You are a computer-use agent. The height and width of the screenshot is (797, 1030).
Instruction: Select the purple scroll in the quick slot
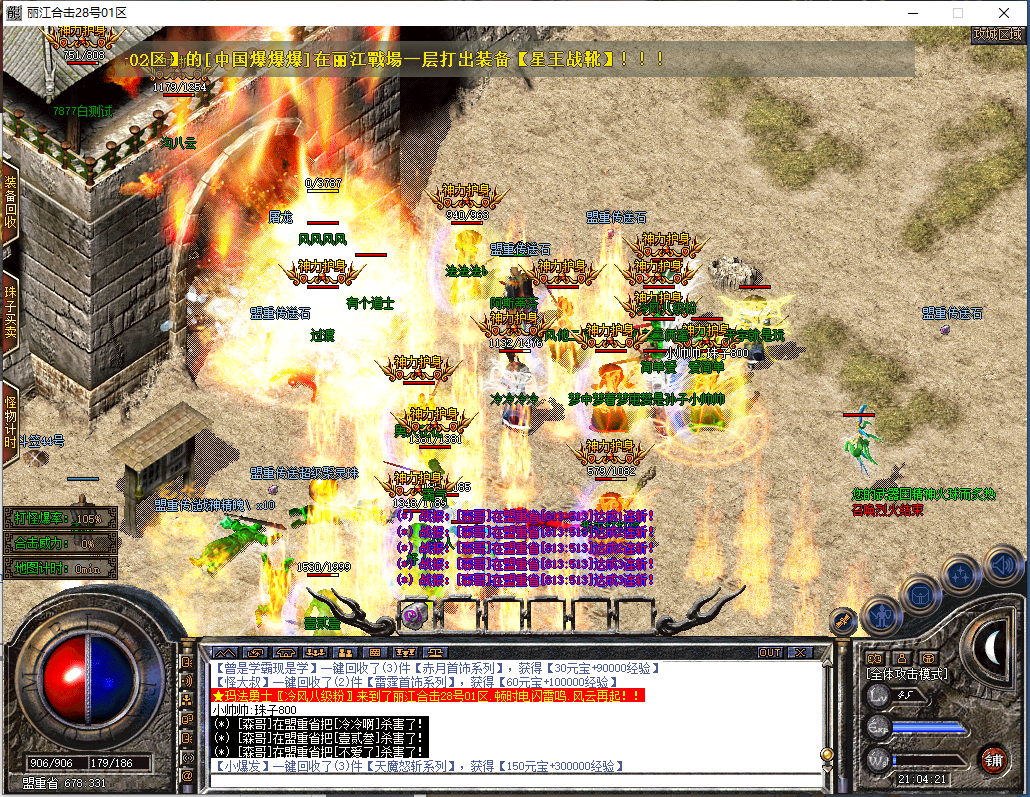coord(414,613)
